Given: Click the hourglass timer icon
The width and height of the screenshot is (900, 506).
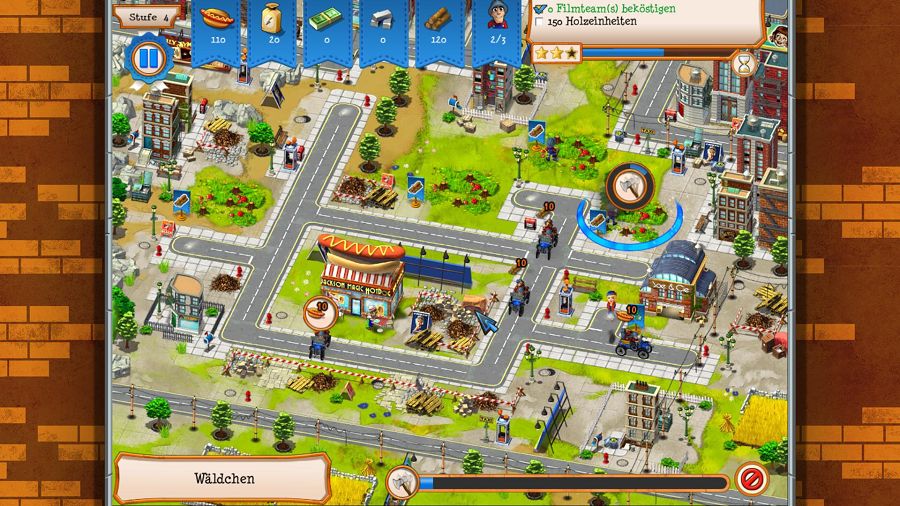Looking at the screenshot, I should pos(745,64).
